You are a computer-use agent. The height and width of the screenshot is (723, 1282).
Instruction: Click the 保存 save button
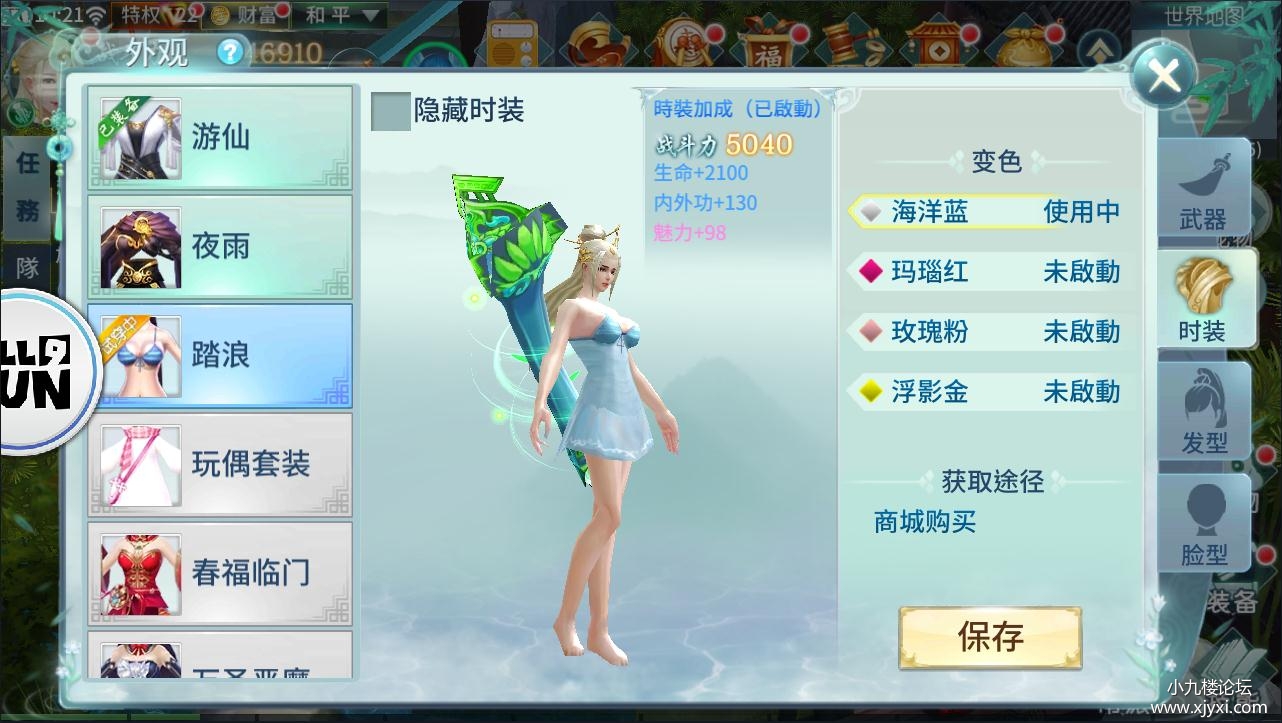coord(990,637)
